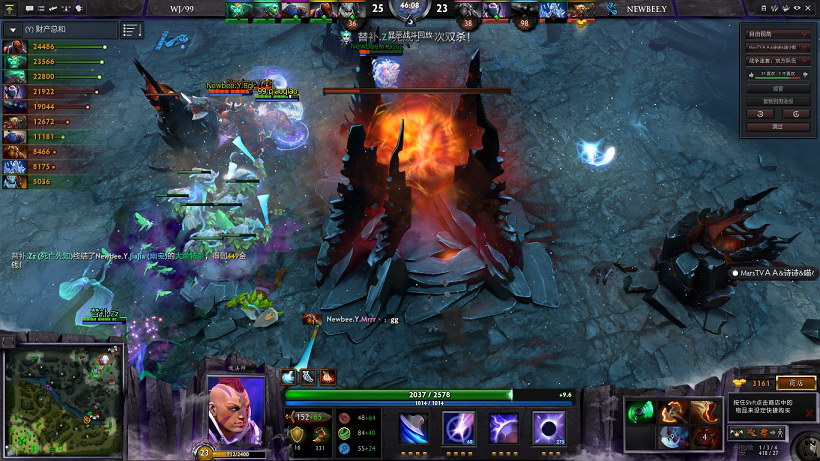Click the rewind replay button

tap(761, 113)
